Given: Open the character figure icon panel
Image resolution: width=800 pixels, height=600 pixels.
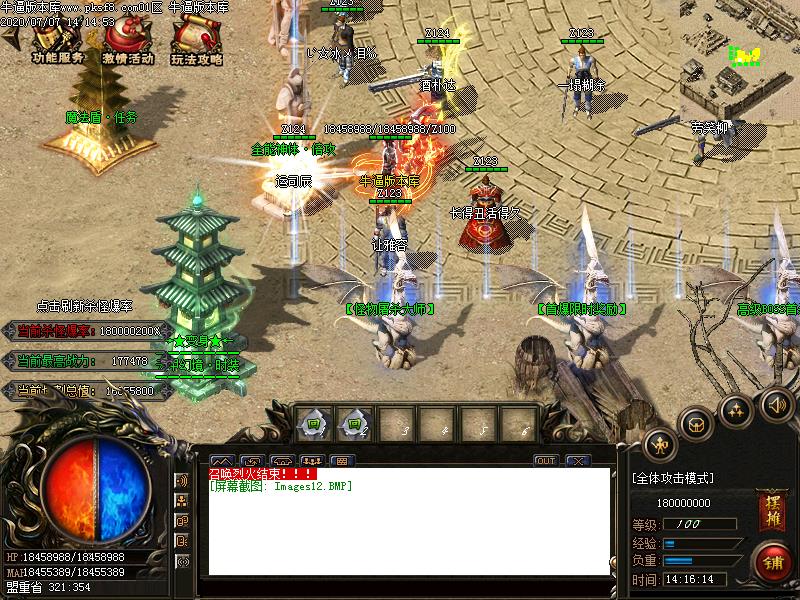Looking at the screenshot, I should coord(660,443).
